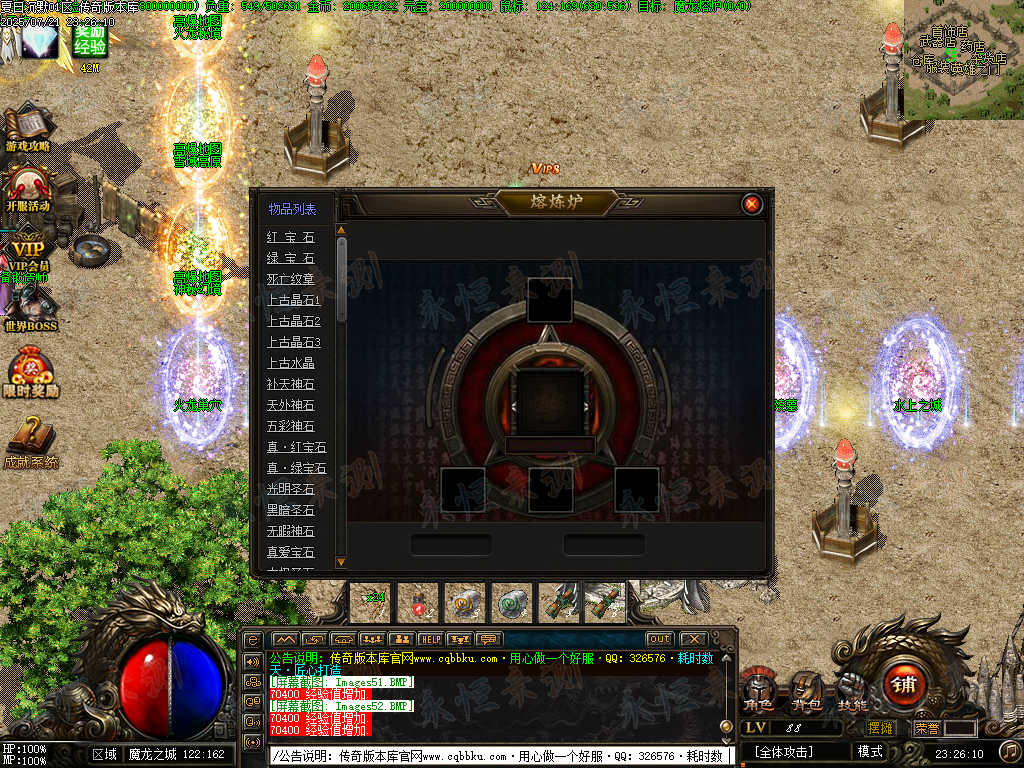Close the 熔炼炉 smelting furnace window
The height and width of the screenshot is (768, 1024).
coord(752,204)
